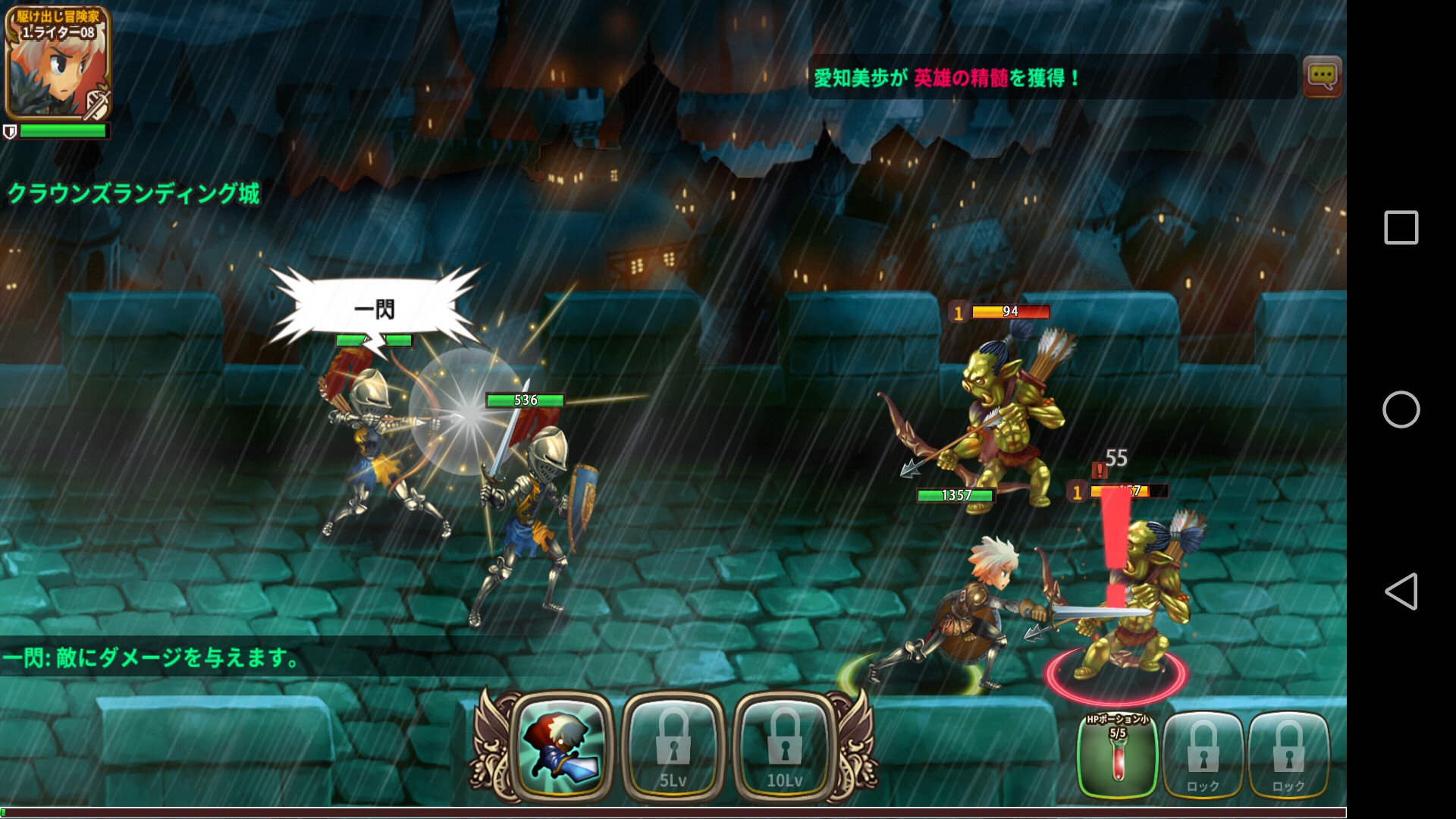Tap the Android back triangle button
Image resolution: width=1456 pixels, height=819 pixels.
[x=1401, y=591]
